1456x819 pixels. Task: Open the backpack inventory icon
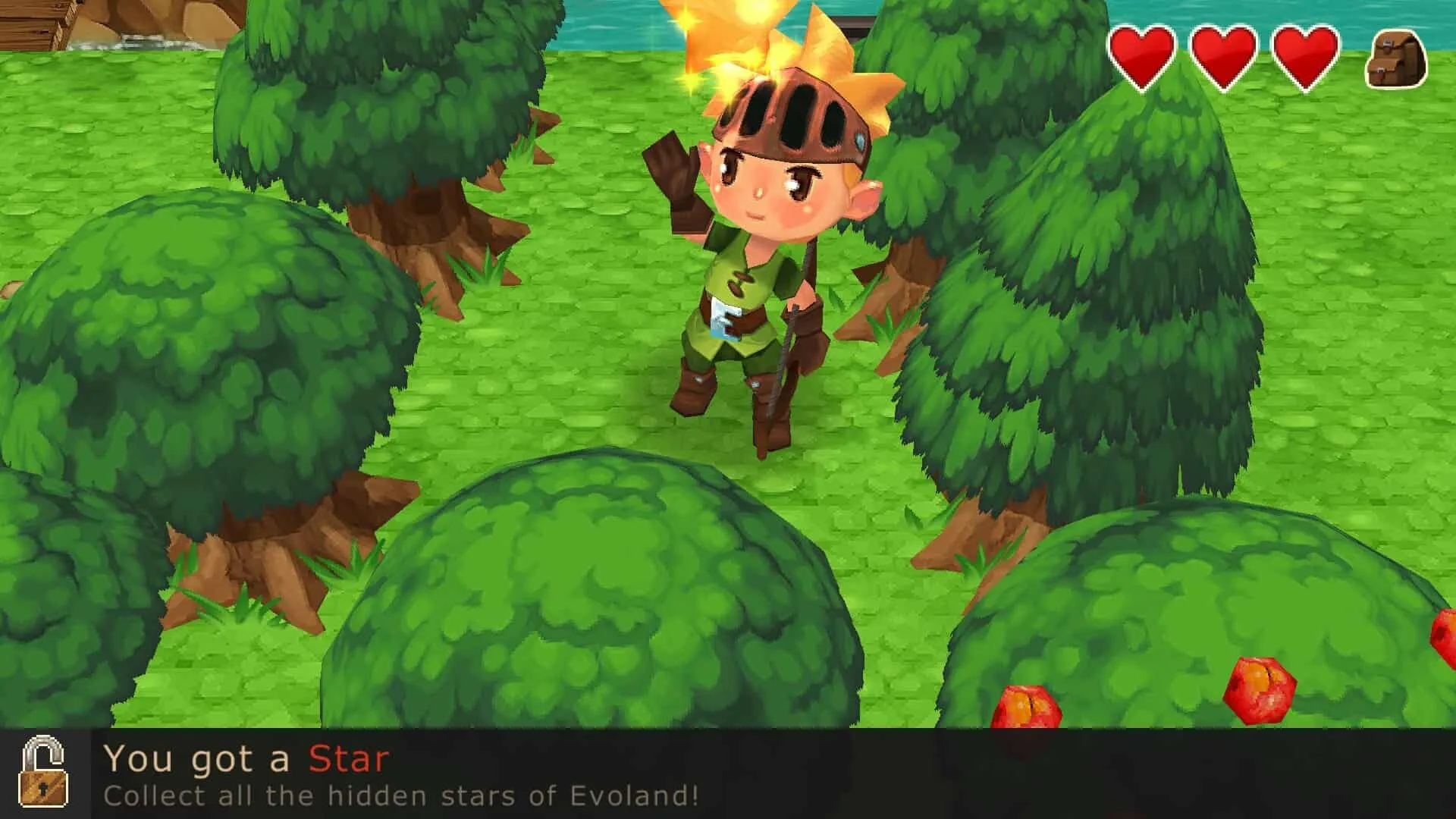click(x=1396, y=60)
